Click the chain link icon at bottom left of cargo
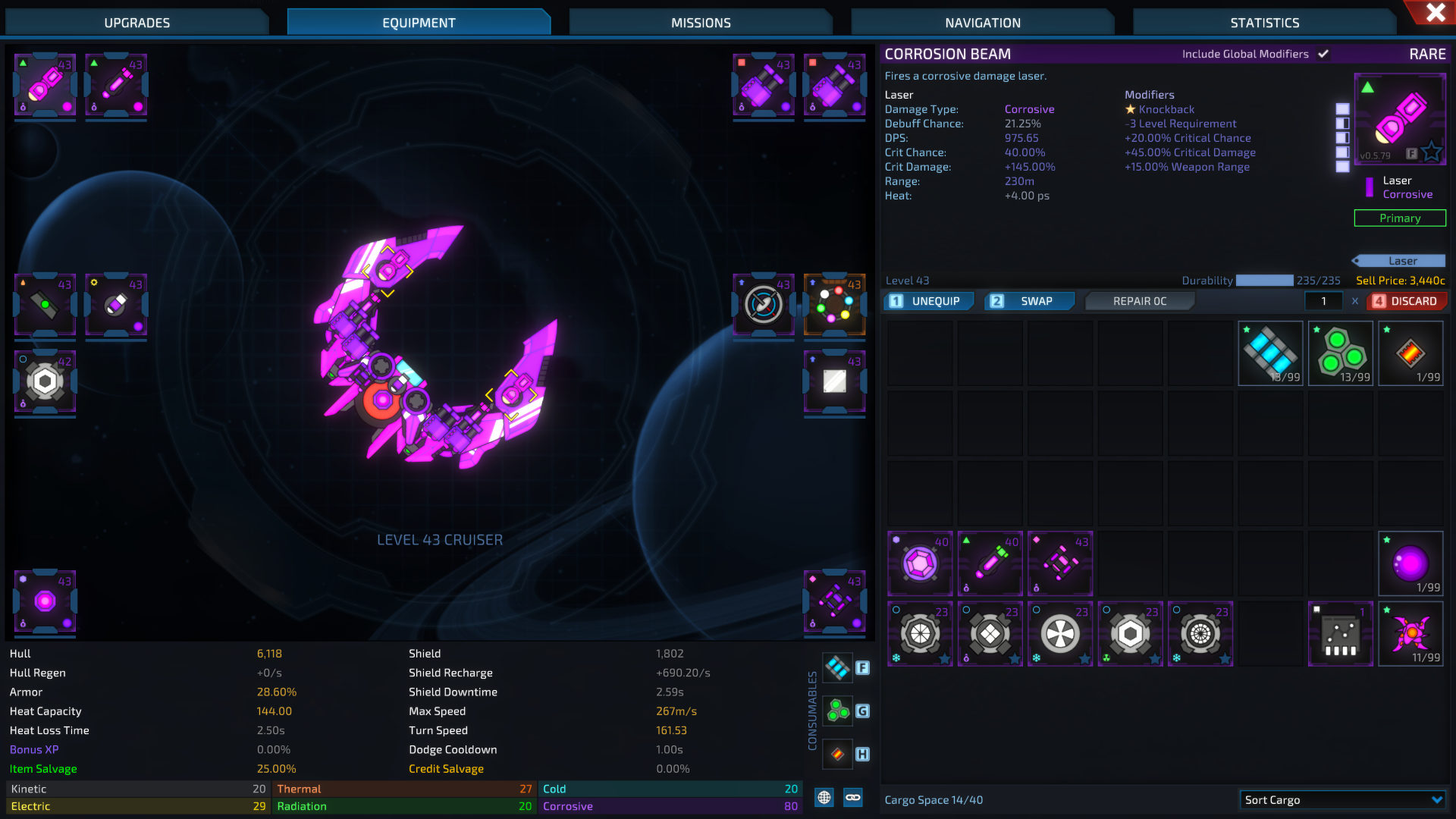The width and height of the screenshot is (1456, 819). tap(853, 798)
